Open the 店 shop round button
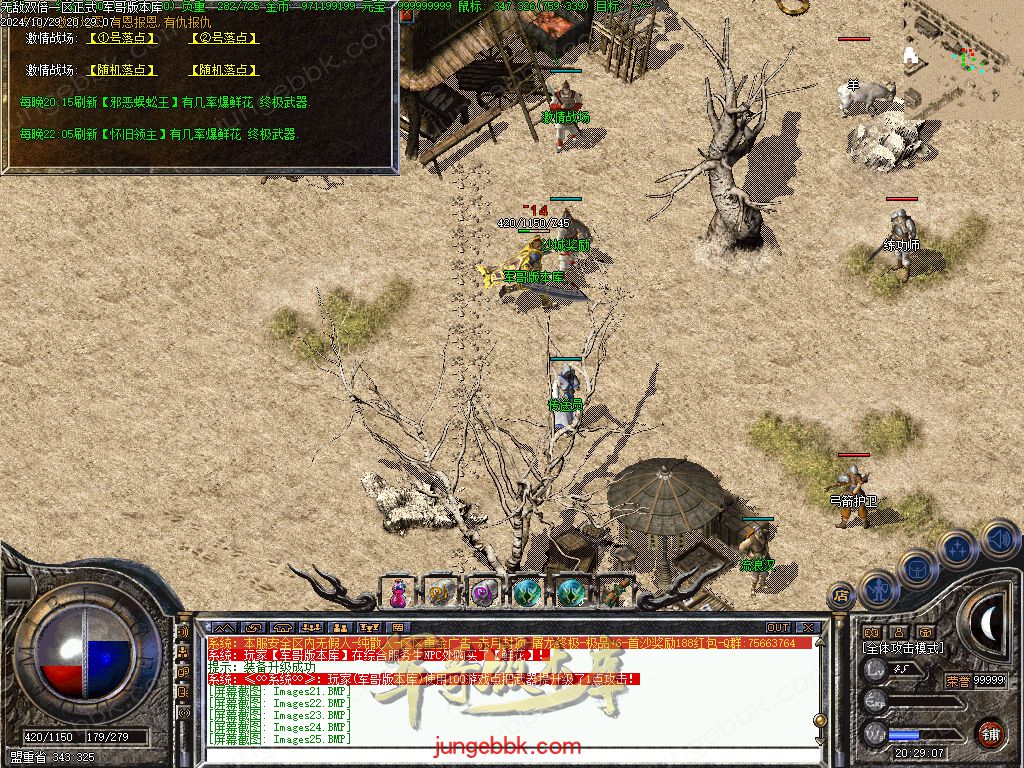Image resolution: width=1024 pixels, height=768 pixels. point(841,596)
